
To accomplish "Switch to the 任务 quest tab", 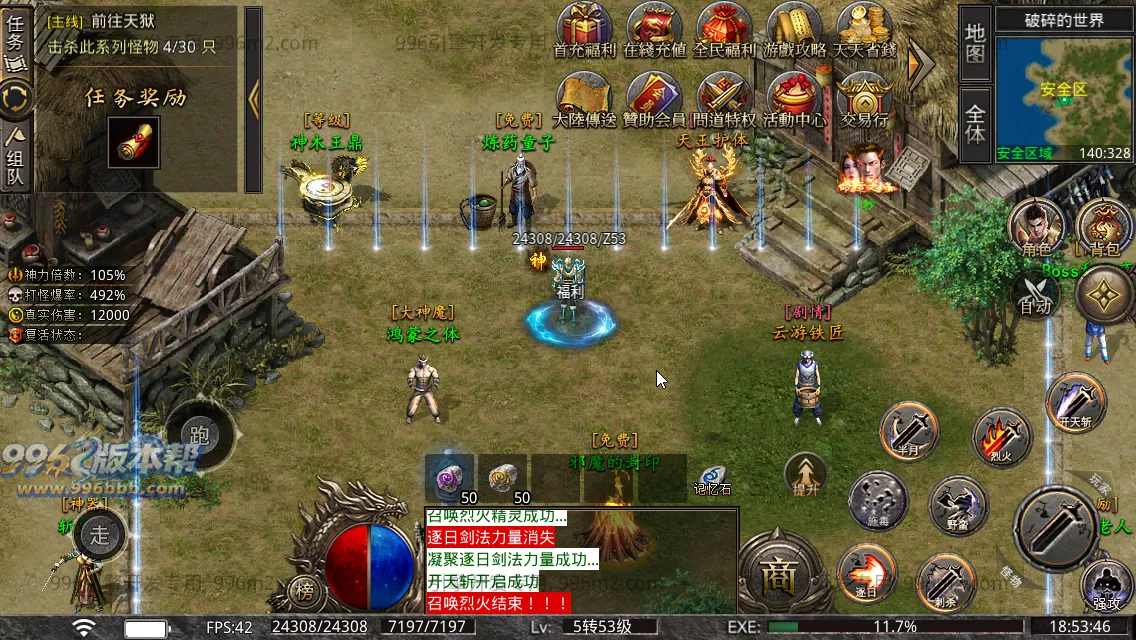I will pos(16,40).
